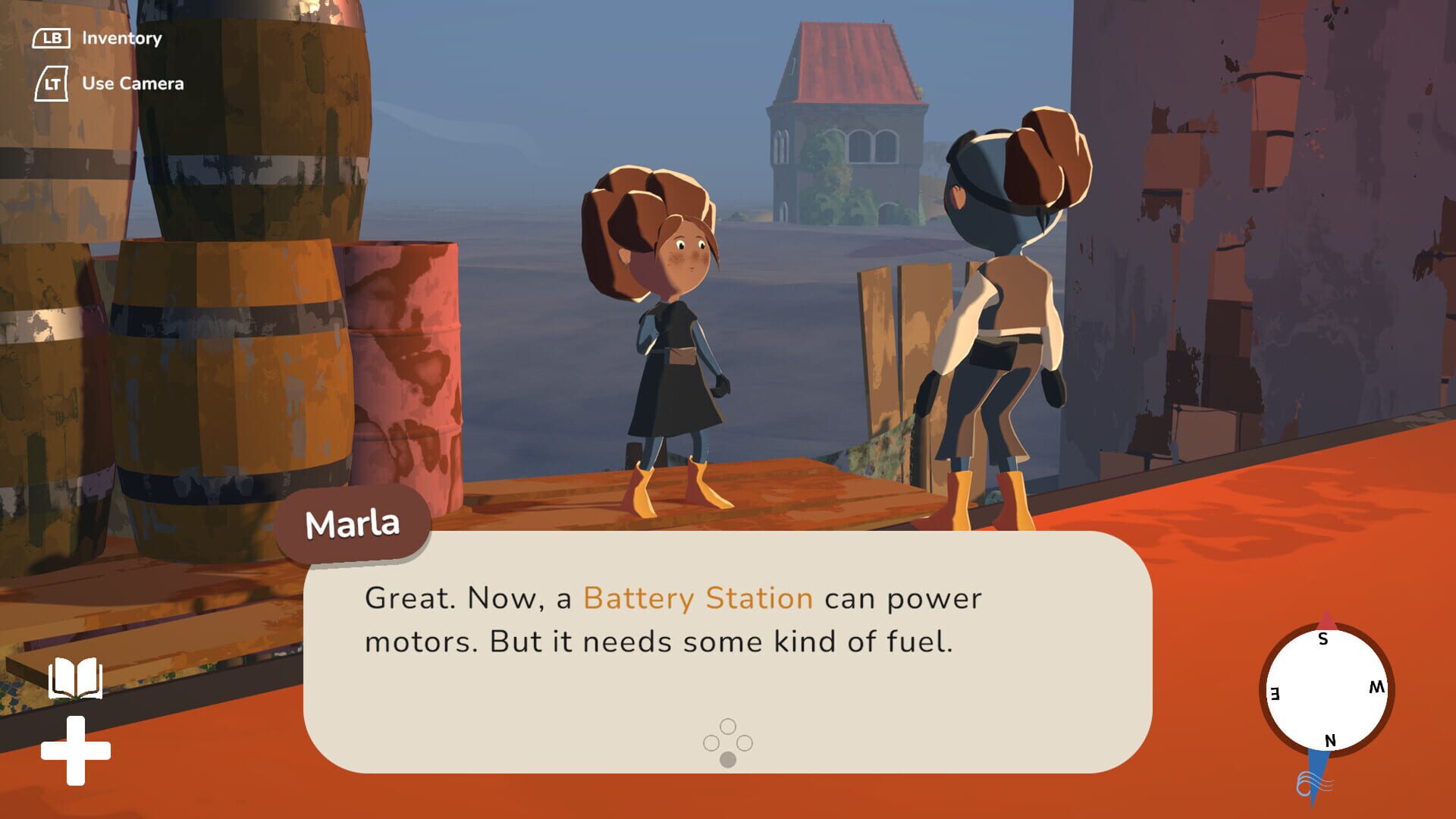The width and height of the screenshot is (1456, 819).
Task: Click the Inventory menu label text
Action: pos(121,37)
